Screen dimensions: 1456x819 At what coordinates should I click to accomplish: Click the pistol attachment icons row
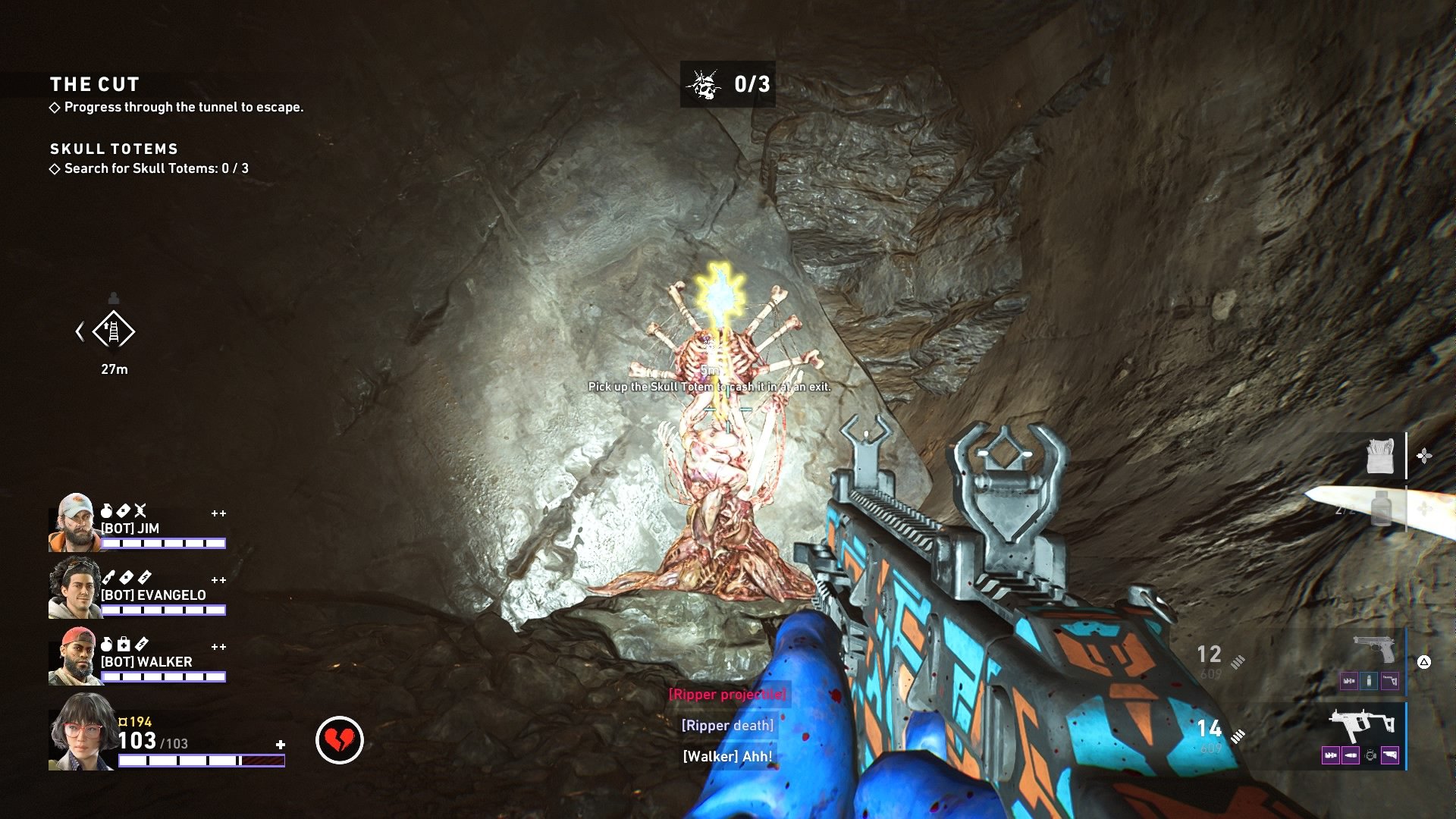pos(1369,681)
